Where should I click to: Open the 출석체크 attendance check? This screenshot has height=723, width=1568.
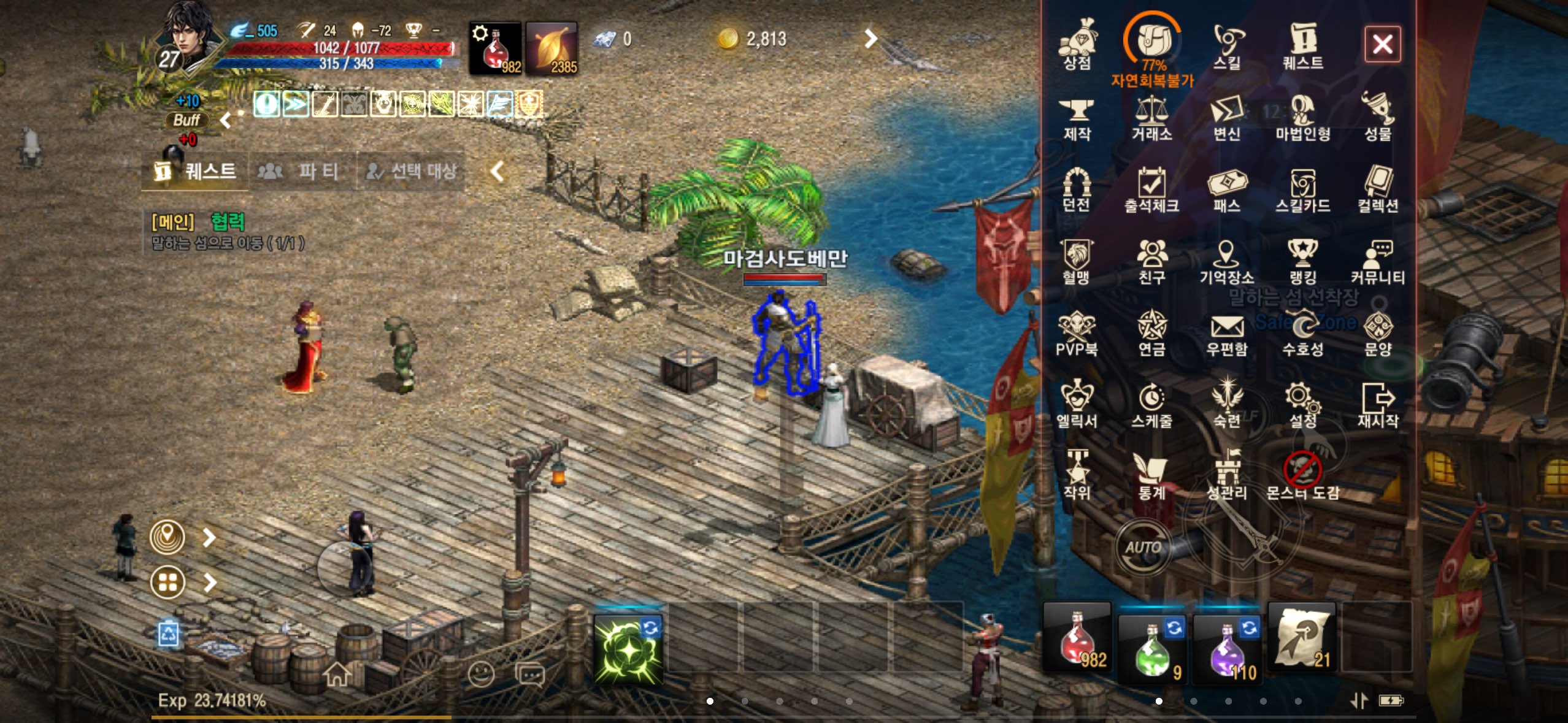1151,189
